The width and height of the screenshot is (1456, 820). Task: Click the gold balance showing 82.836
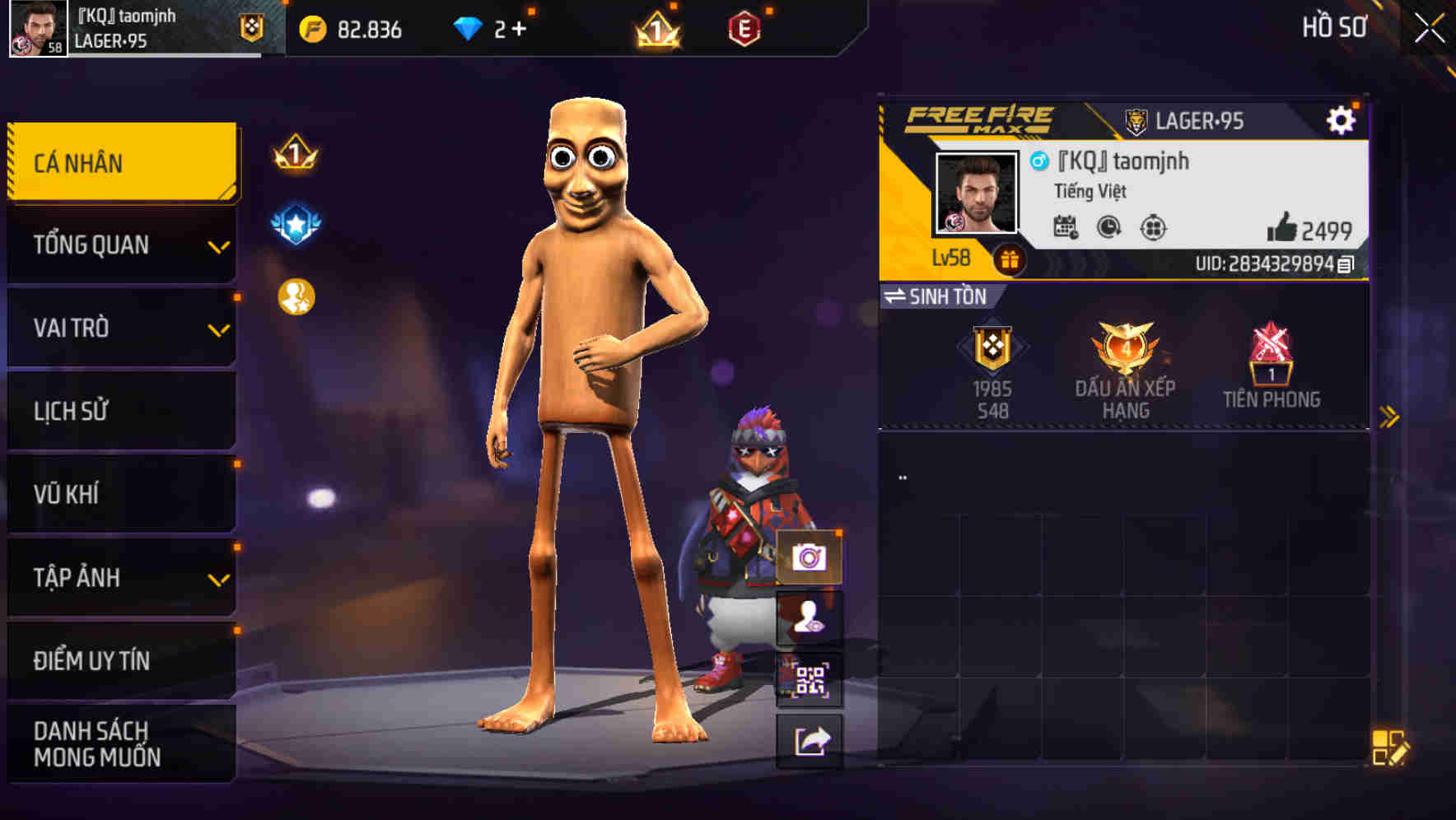tap(352, 30)
